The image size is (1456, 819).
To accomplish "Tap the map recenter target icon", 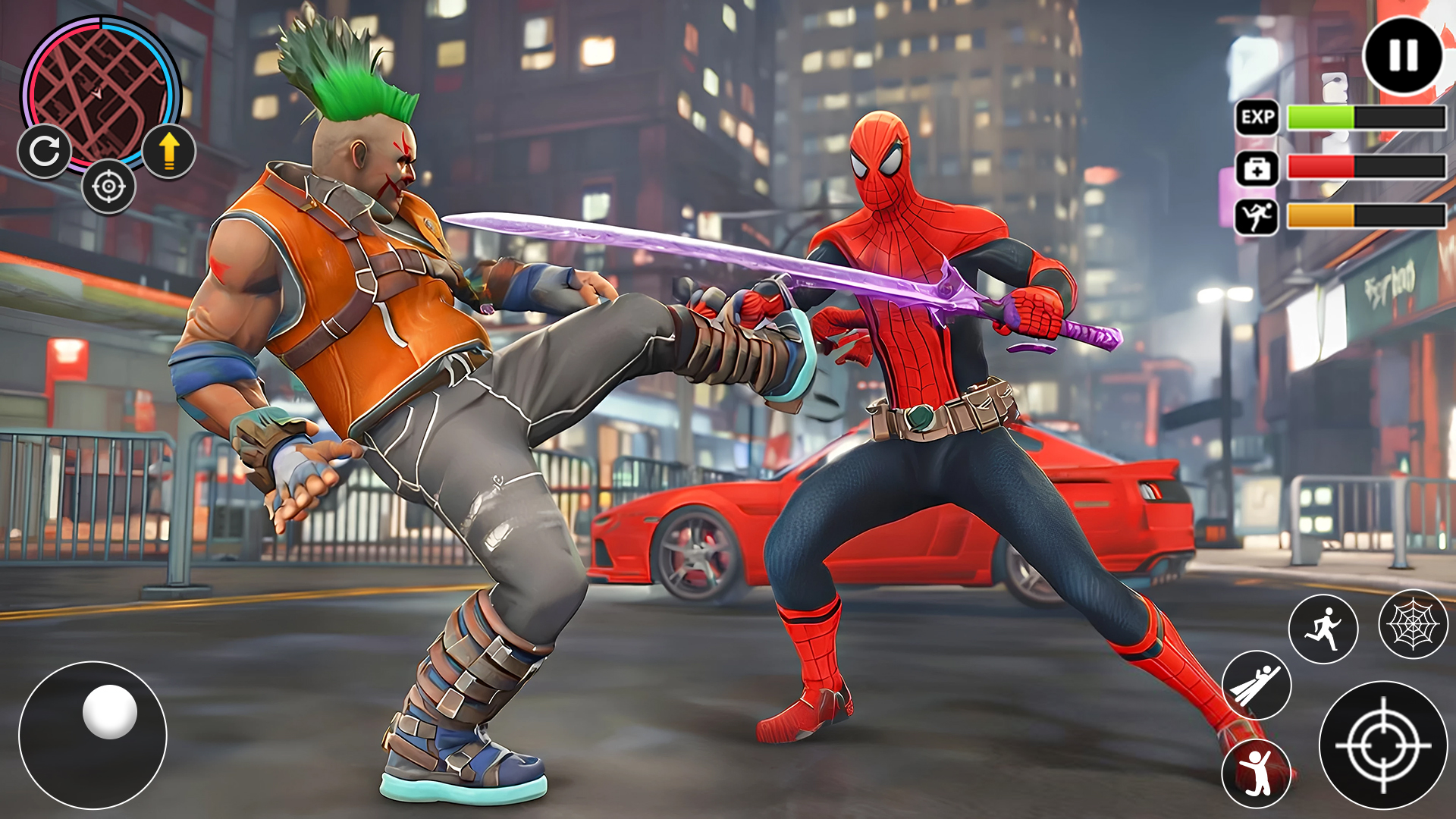I will tap(108, 188).
